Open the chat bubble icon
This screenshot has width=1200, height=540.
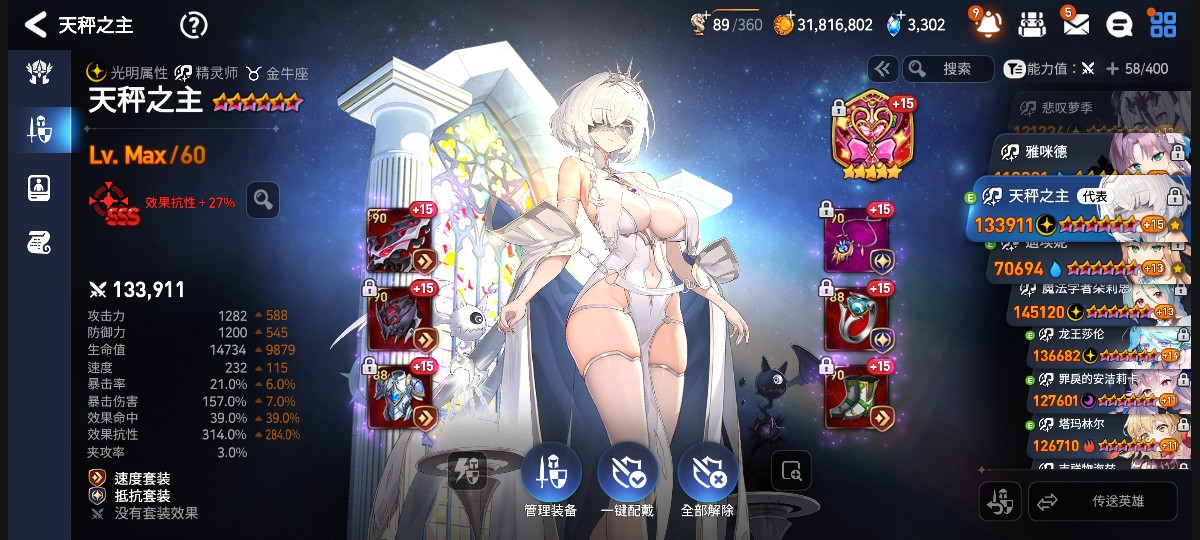tap(1122, 25)
